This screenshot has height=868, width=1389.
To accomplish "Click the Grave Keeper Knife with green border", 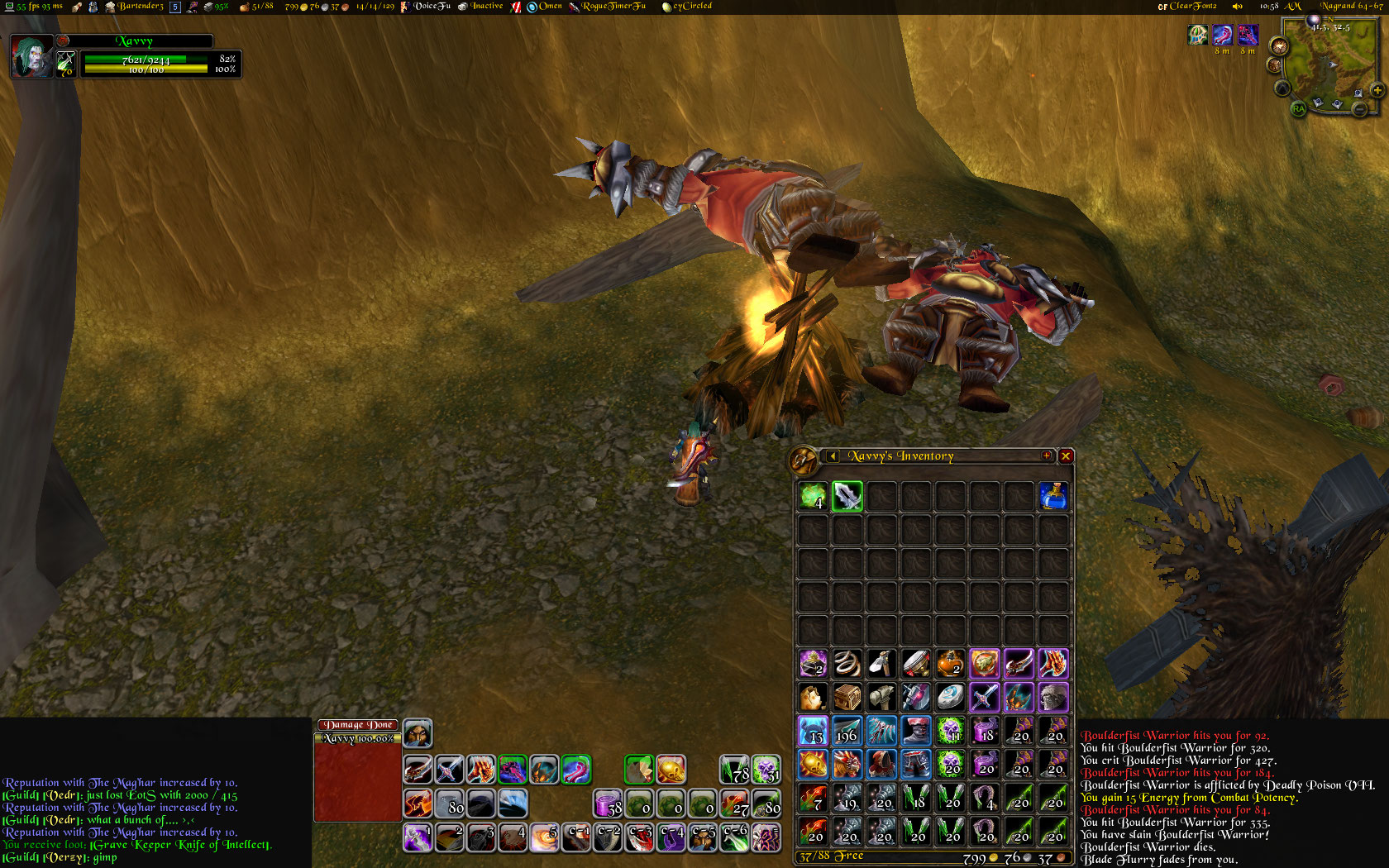I will pos(847,496).
